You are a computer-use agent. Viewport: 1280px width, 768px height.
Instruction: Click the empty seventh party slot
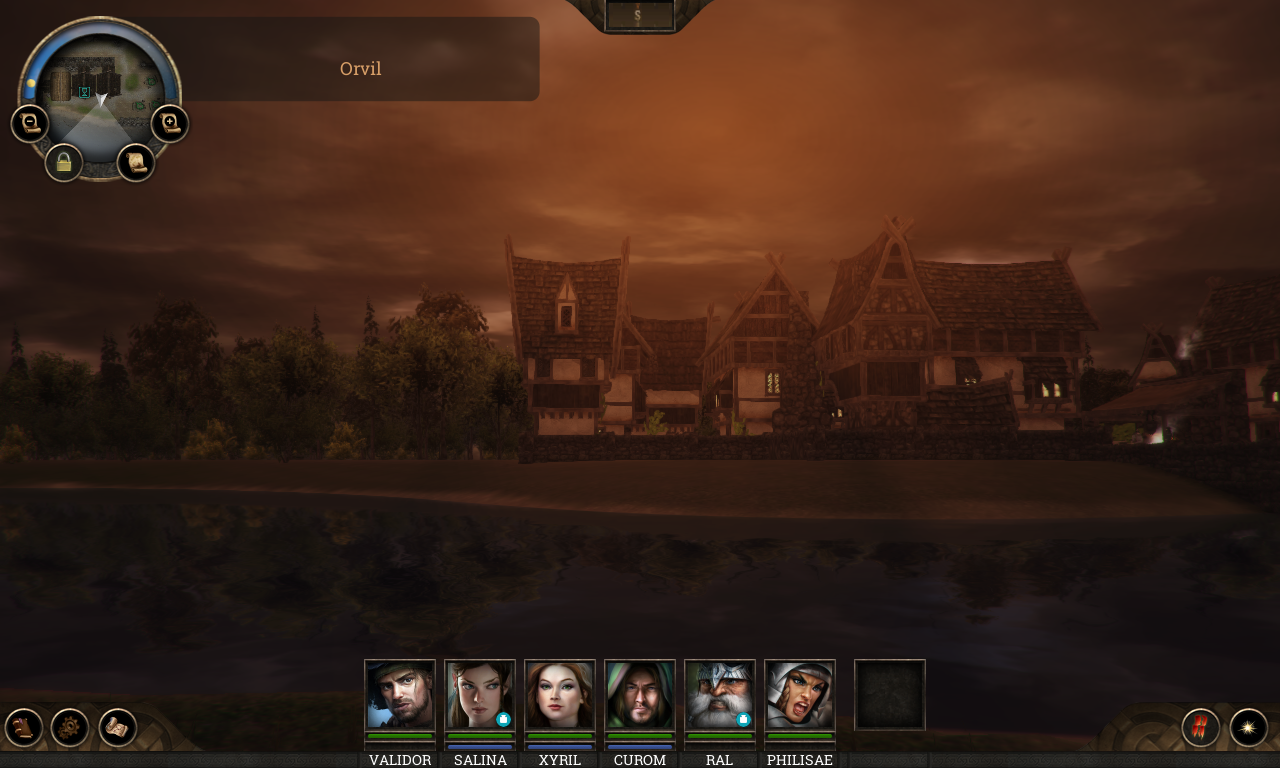(889, 694)
